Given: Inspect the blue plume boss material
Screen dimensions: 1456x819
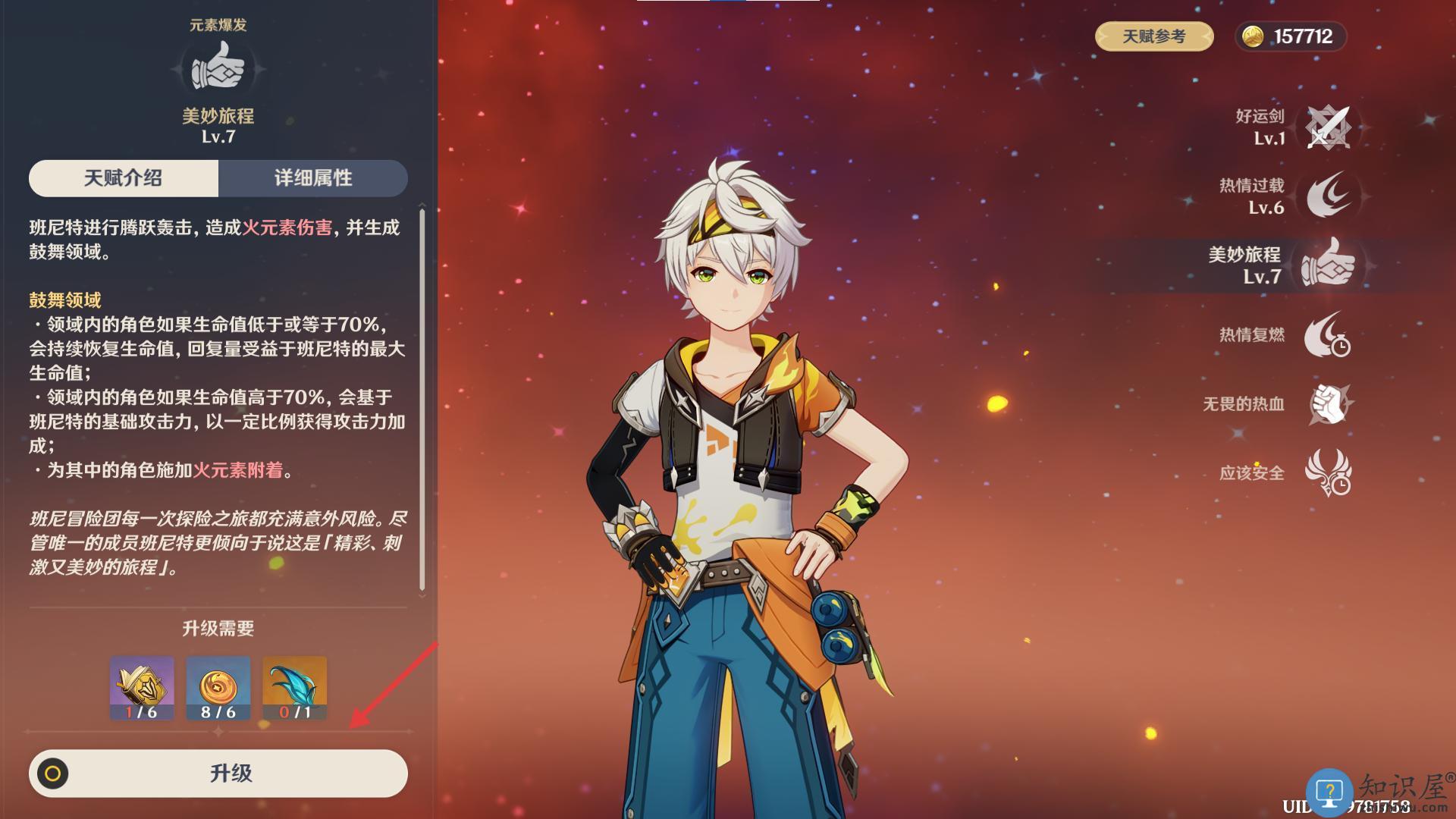Looking at the screenshot, I should point(294,688).
